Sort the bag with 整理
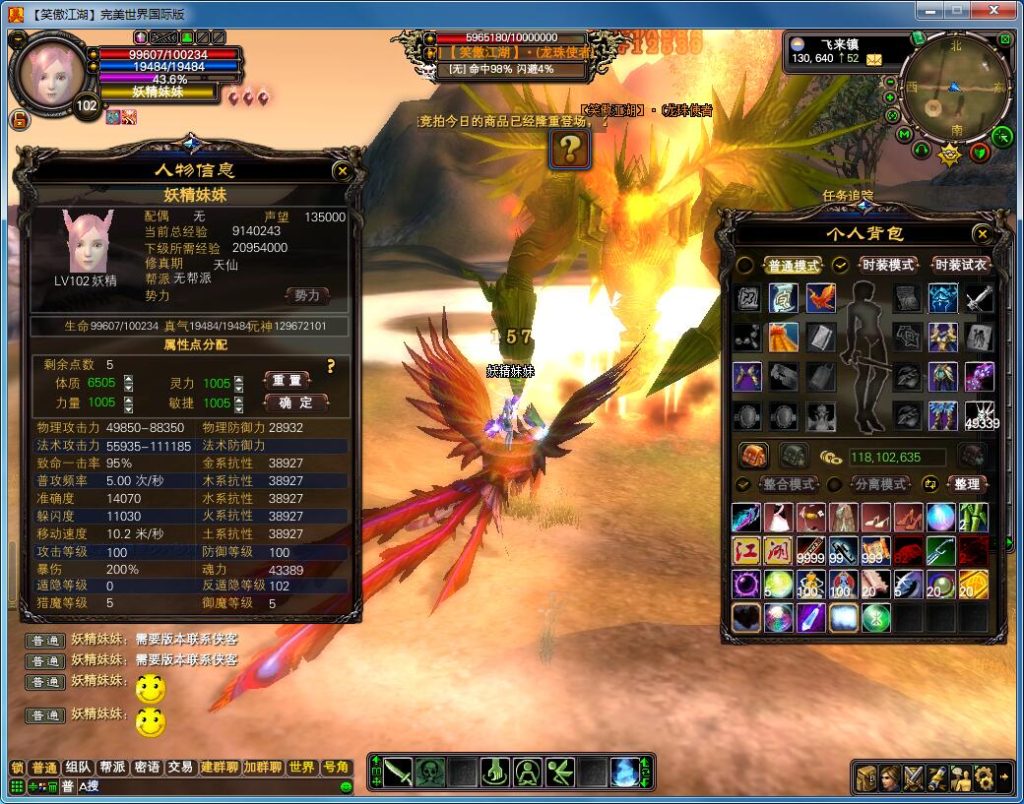1024x804 pixels. [x=967, y=484]
